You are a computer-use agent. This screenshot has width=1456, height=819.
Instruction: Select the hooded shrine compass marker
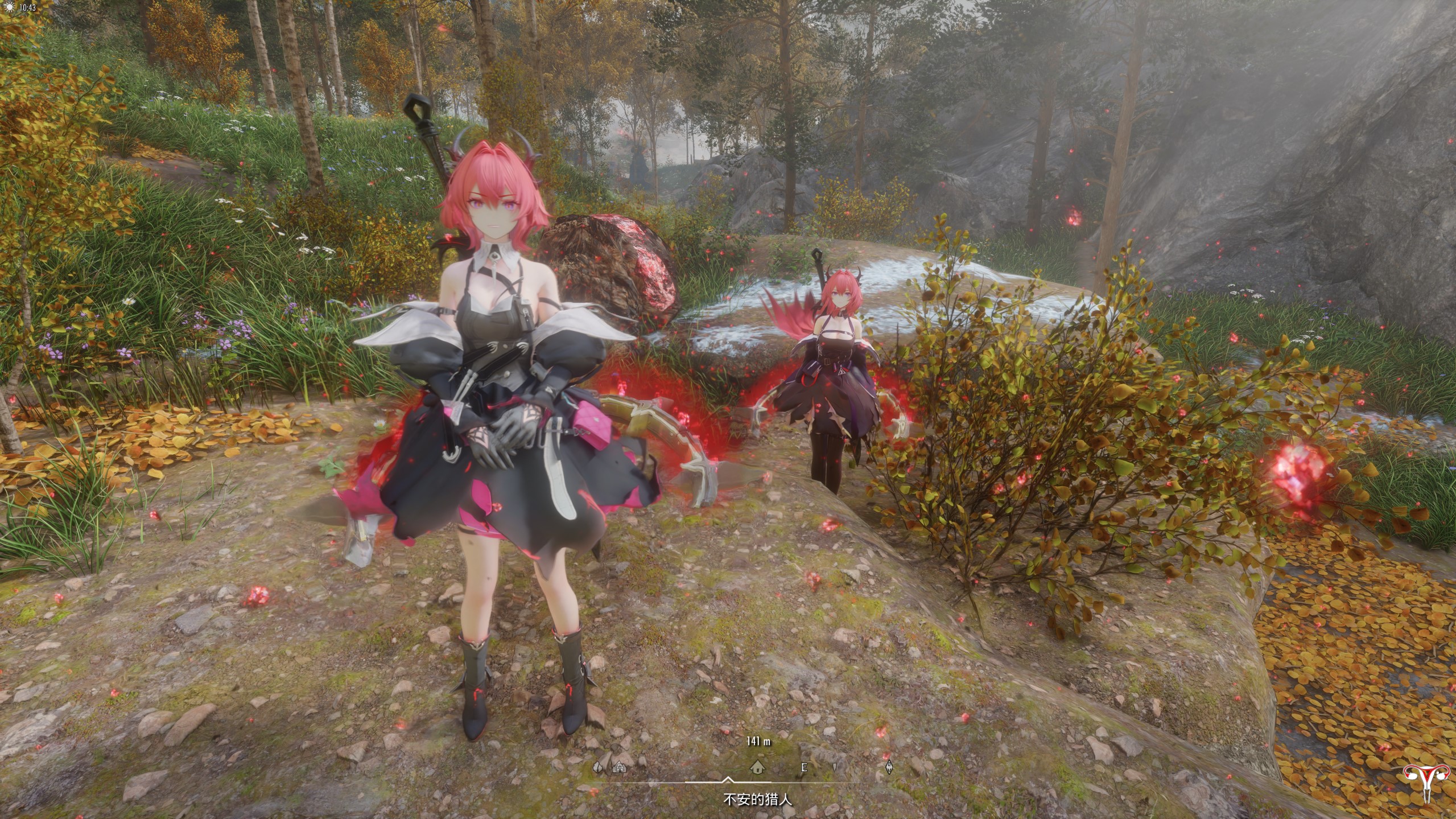(x=619, y=768)
